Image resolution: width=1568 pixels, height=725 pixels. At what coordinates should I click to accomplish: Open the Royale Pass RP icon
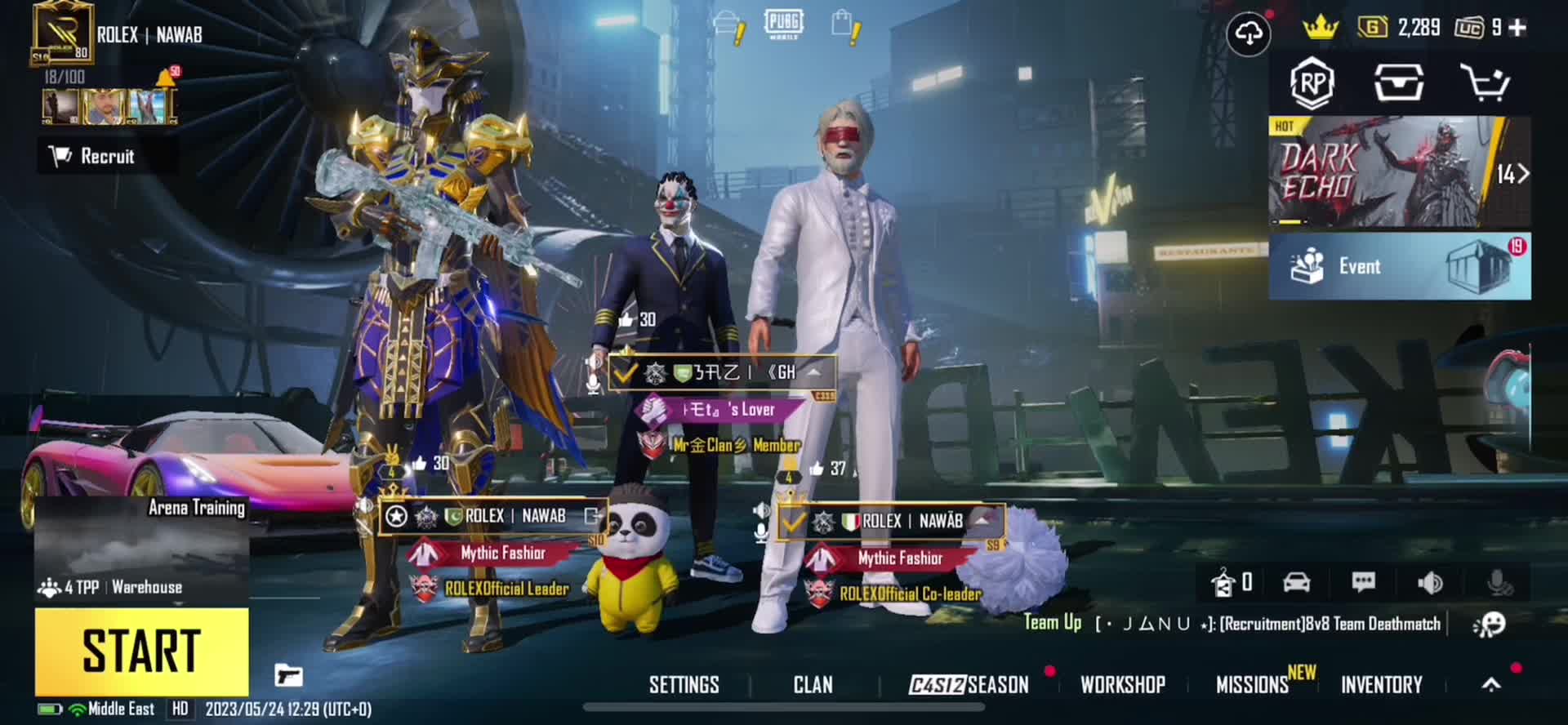coord(1312,82)
